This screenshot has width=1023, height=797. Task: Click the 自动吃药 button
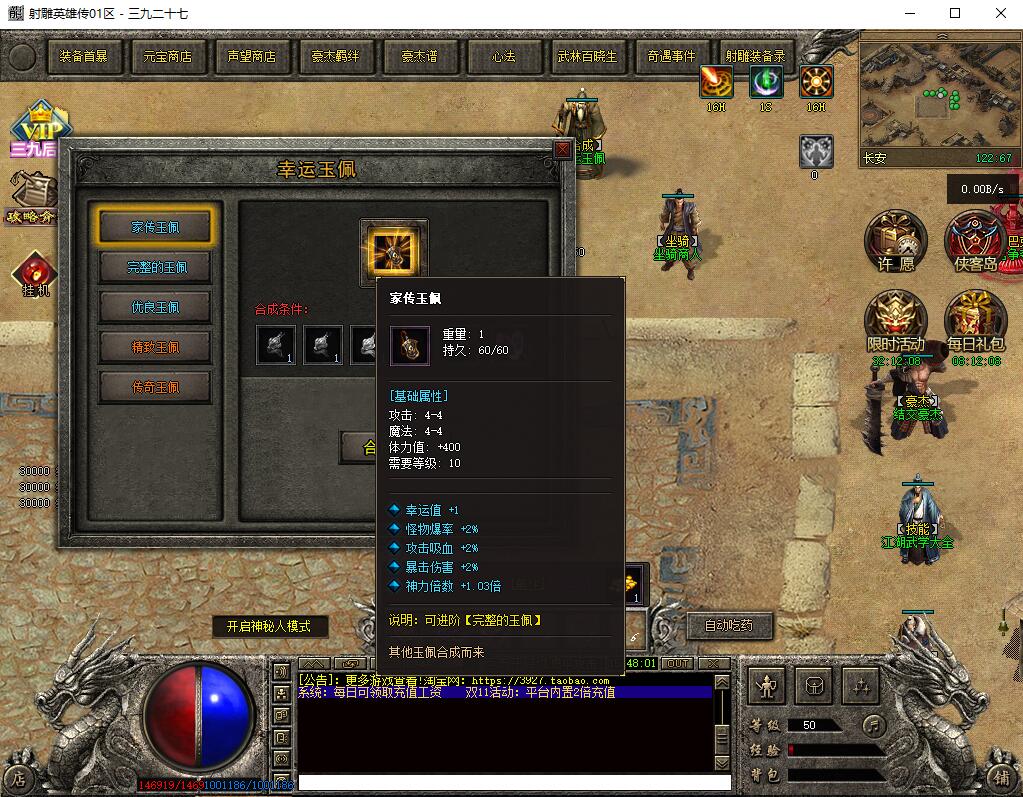tap(728, 626)
